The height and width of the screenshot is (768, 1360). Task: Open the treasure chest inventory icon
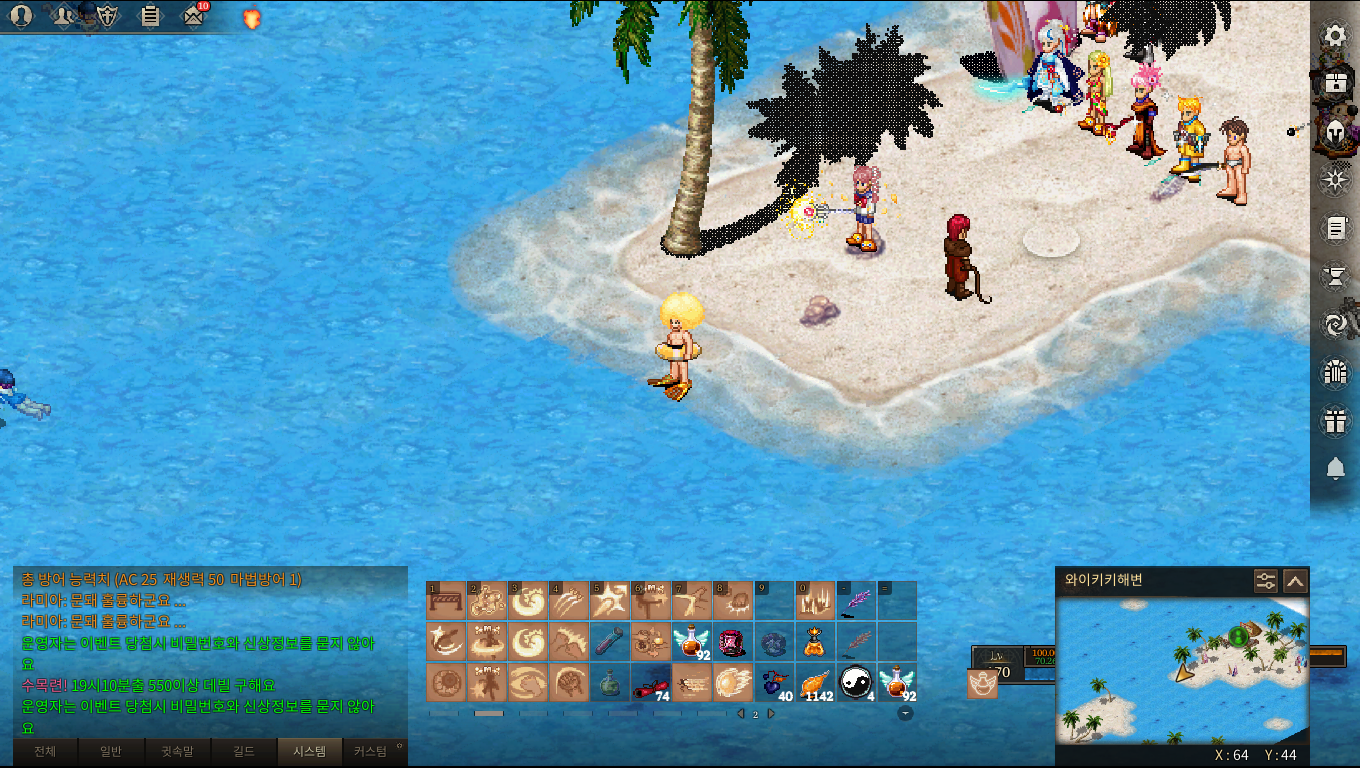point(1335,83)
